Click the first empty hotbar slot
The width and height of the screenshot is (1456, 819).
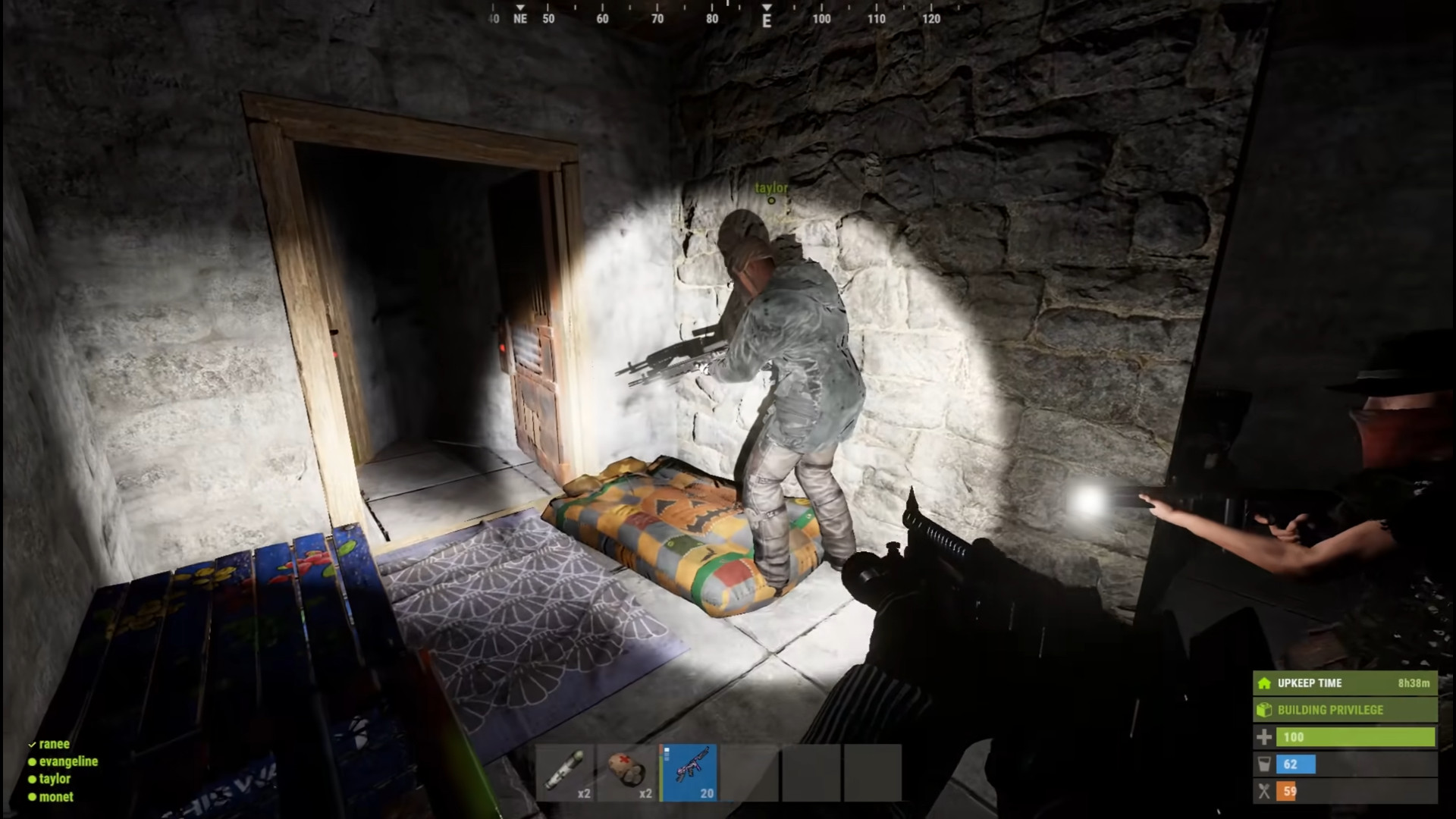[752, 772]
